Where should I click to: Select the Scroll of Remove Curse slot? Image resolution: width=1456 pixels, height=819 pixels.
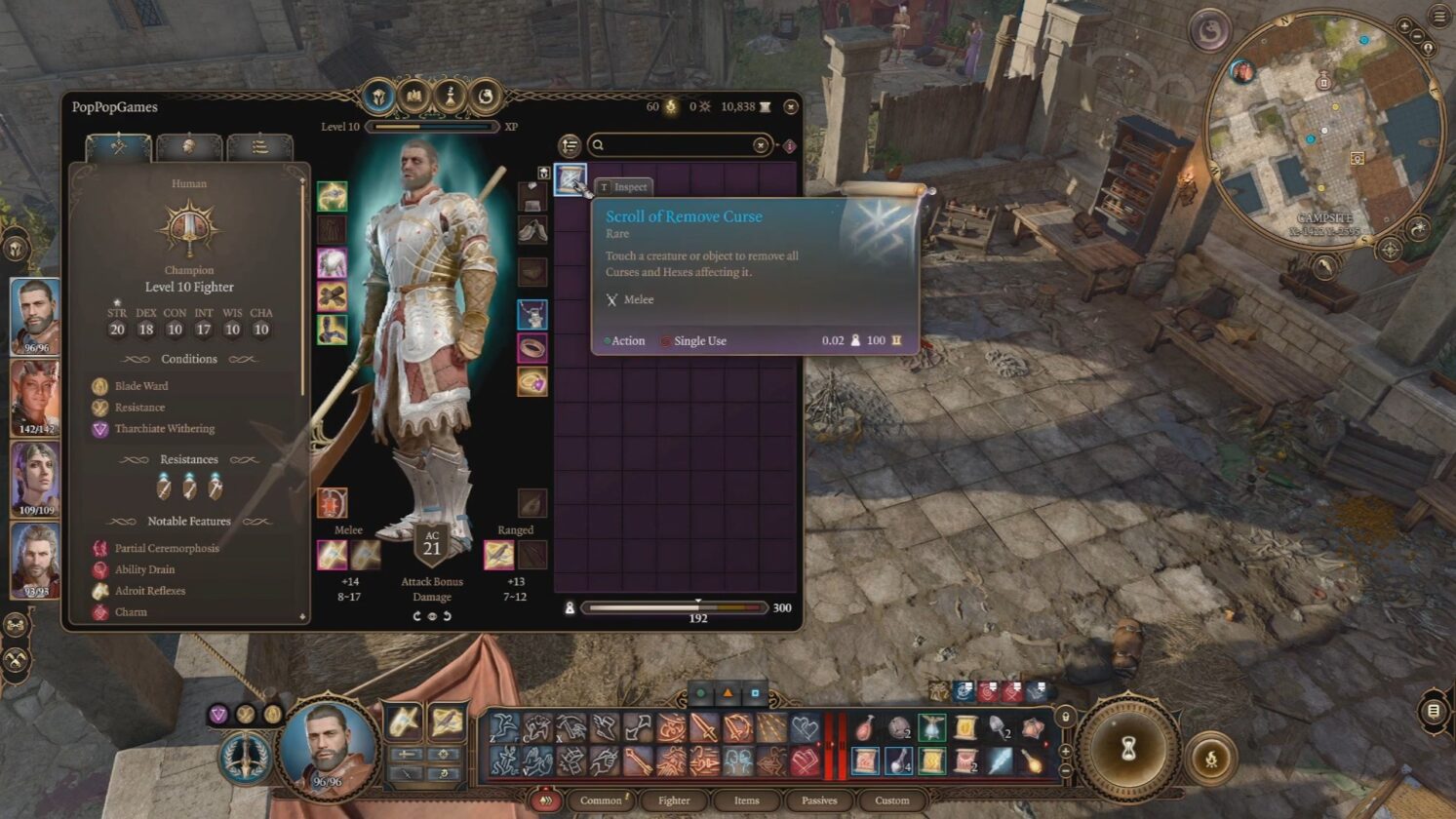[x=571, y=179]
